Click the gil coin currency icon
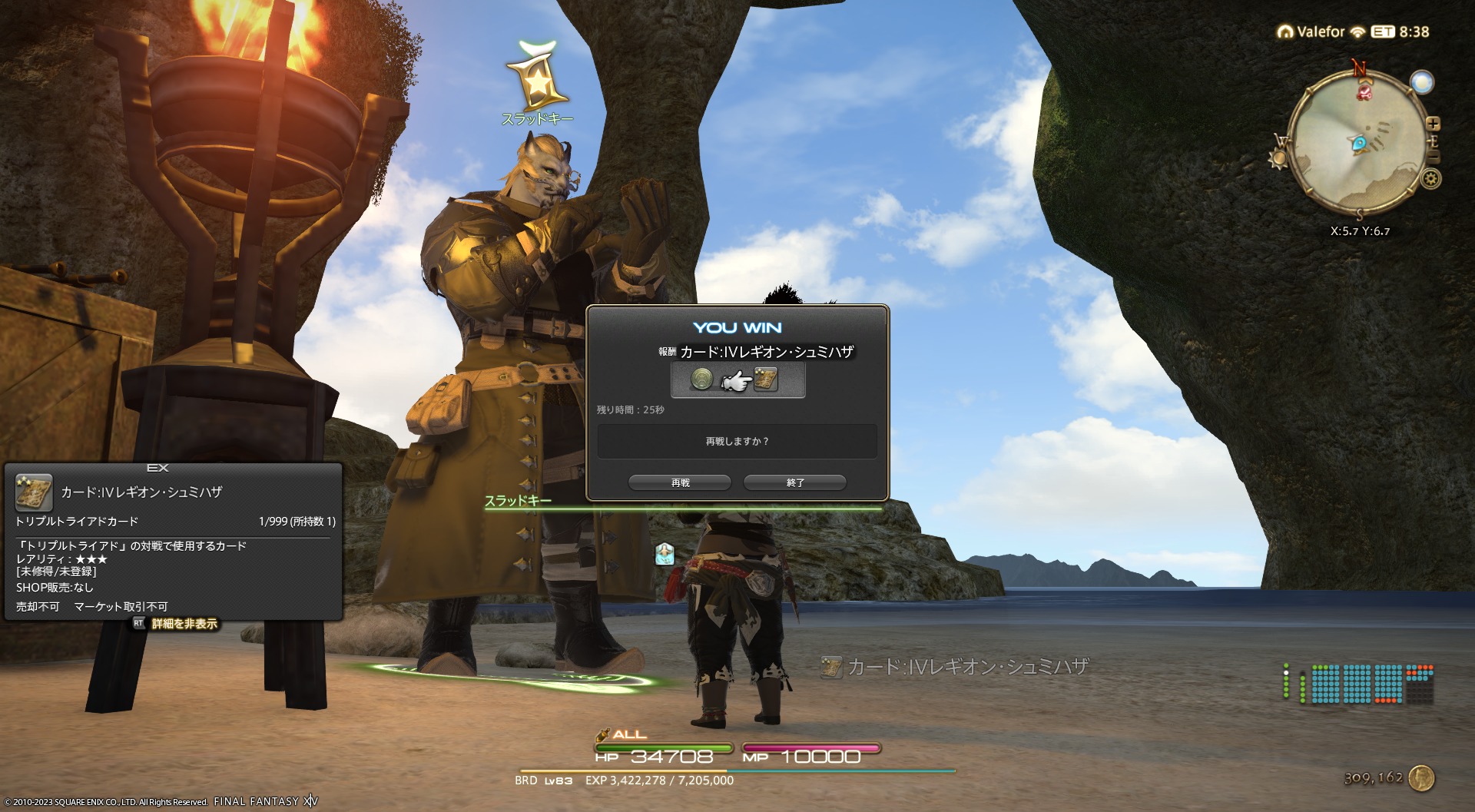Viewport: 1475px width, 812px height. click(1421, 777)
